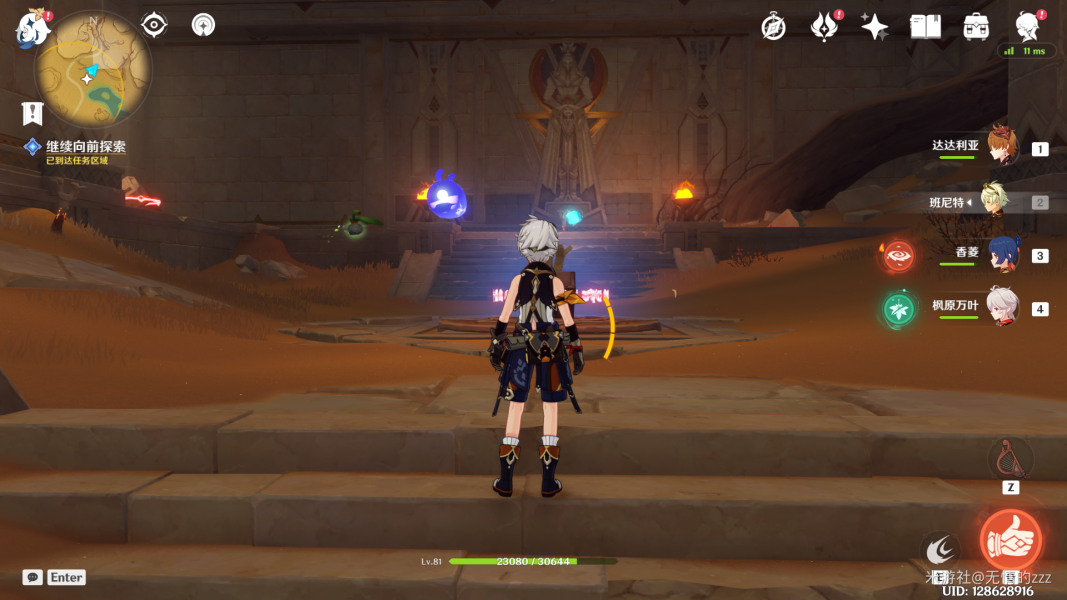Select the tracked quest 继续向前探索
Viewport: 1067px width, 600px height.
click(x=85, y=147)
